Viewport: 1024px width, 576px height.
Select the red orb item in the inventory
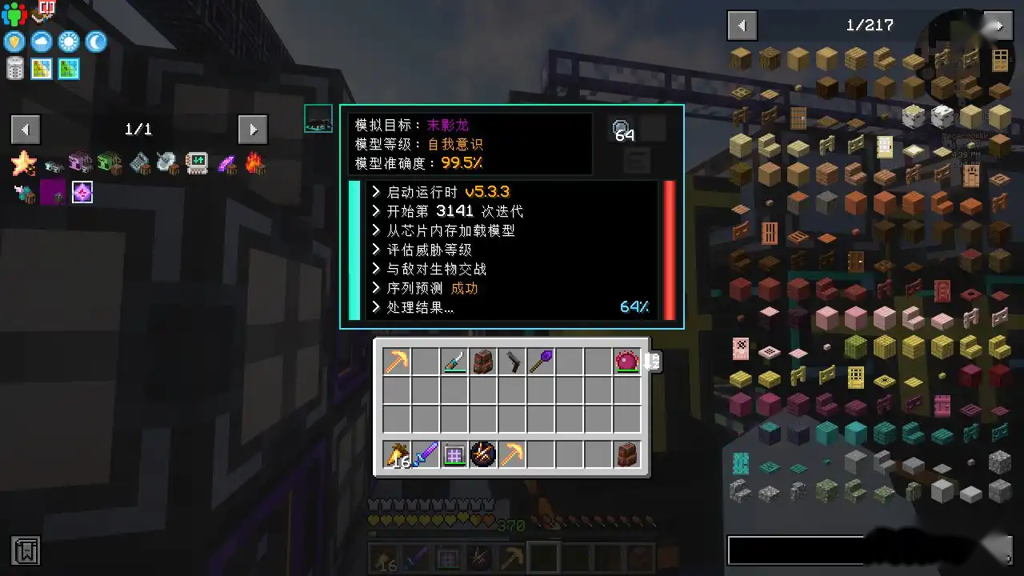tap(627, 361)
